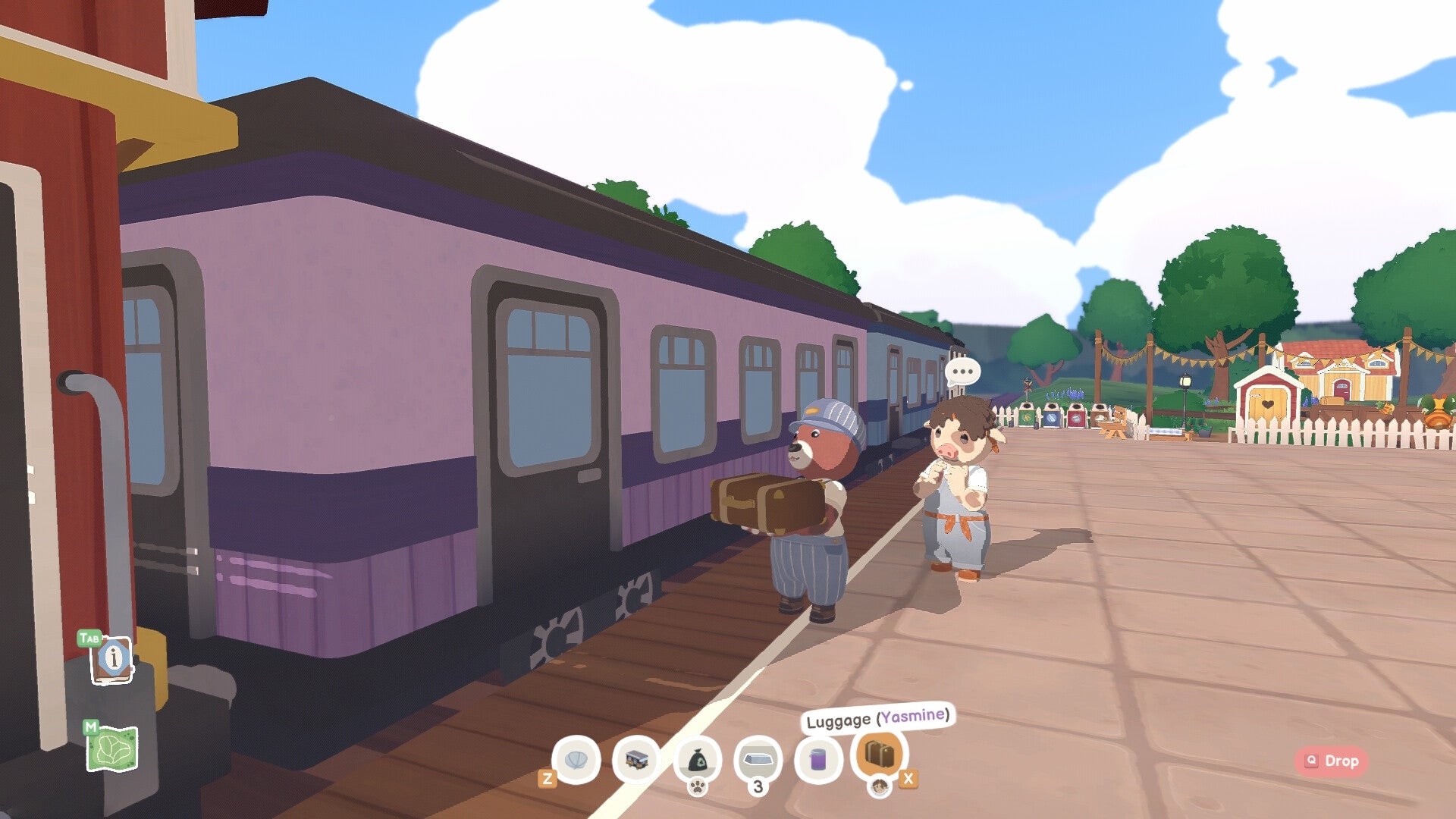The width and height of the screenshot is (1456, 819).
Task: Click the stack count 3 on the ingot slot
Action: (758, 787)
